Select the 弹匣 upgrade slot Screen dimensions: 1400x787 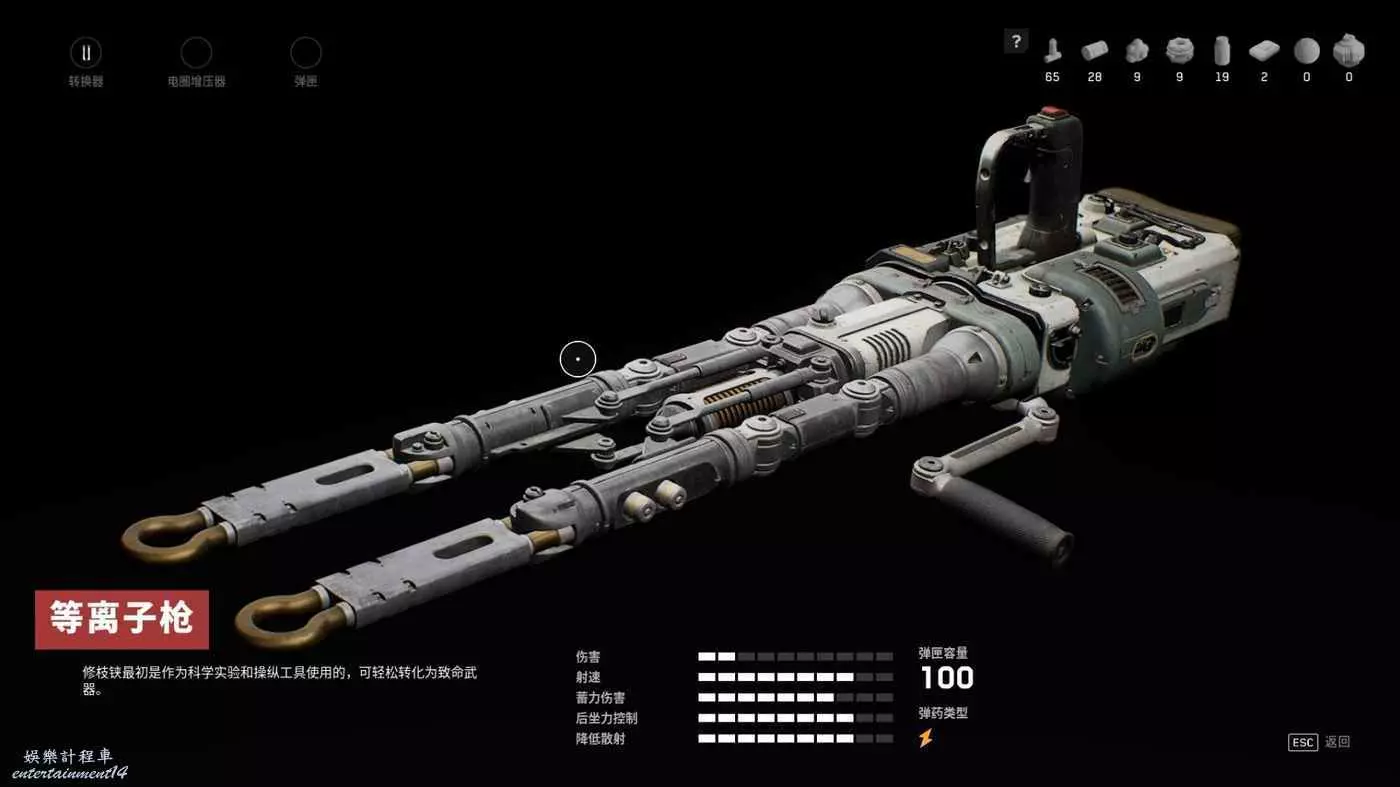[x=305, y=53]
